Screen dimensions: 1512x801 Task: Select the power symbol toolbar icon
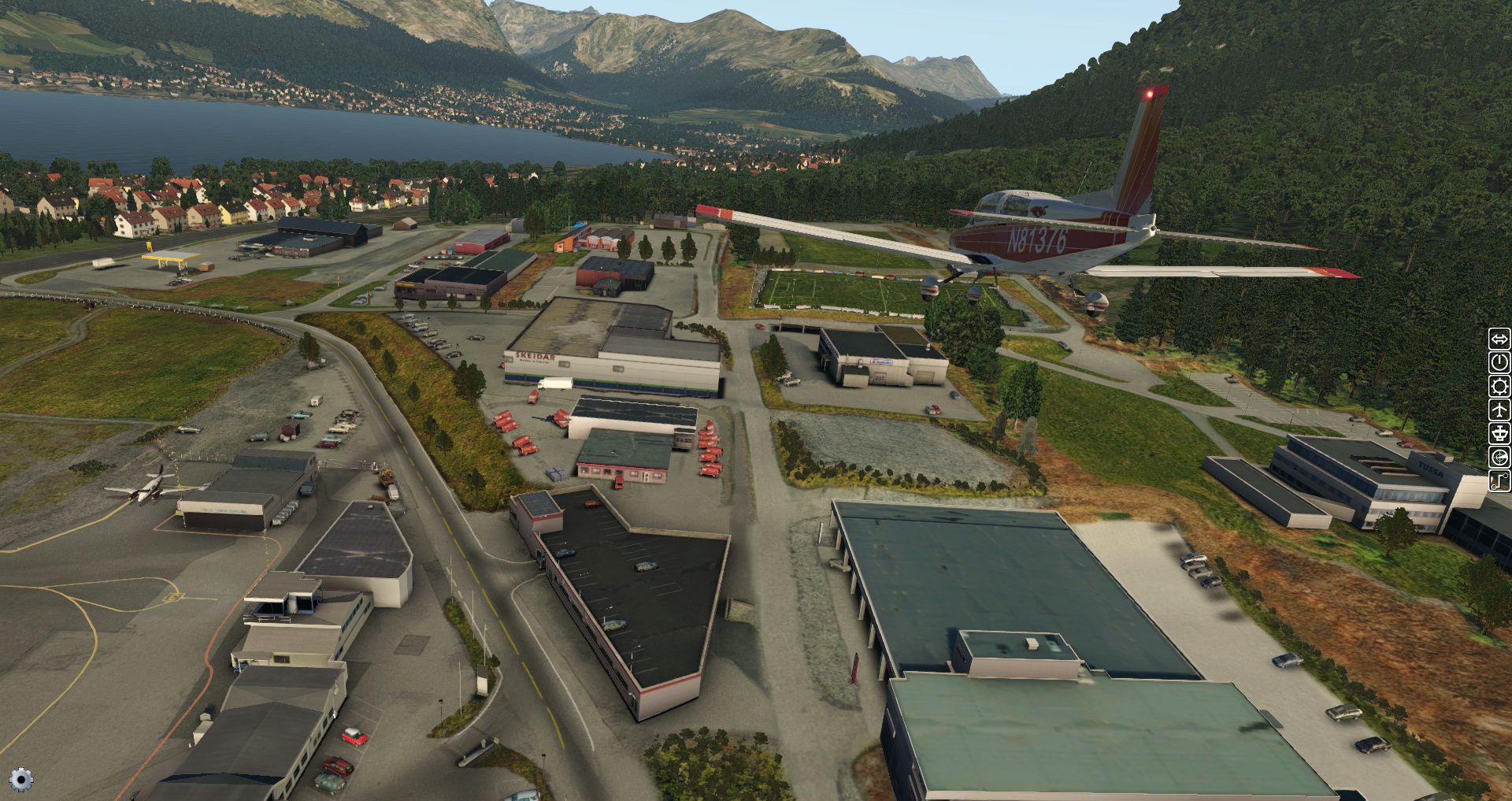point(1499,362)
